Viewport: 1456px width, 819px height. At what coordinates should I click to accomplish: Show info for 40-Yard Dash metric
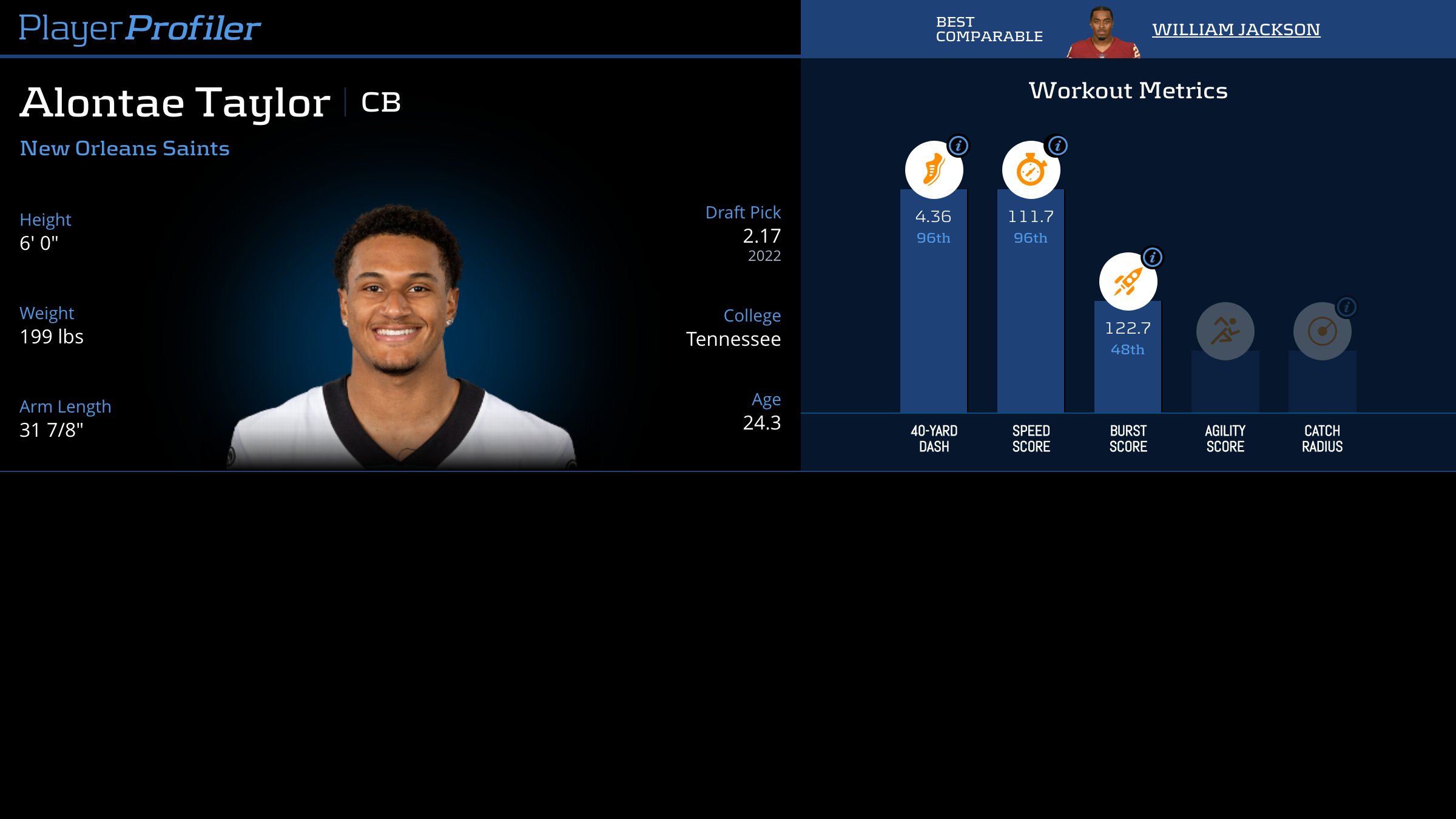pyautogui.click(x=959, y=146)
